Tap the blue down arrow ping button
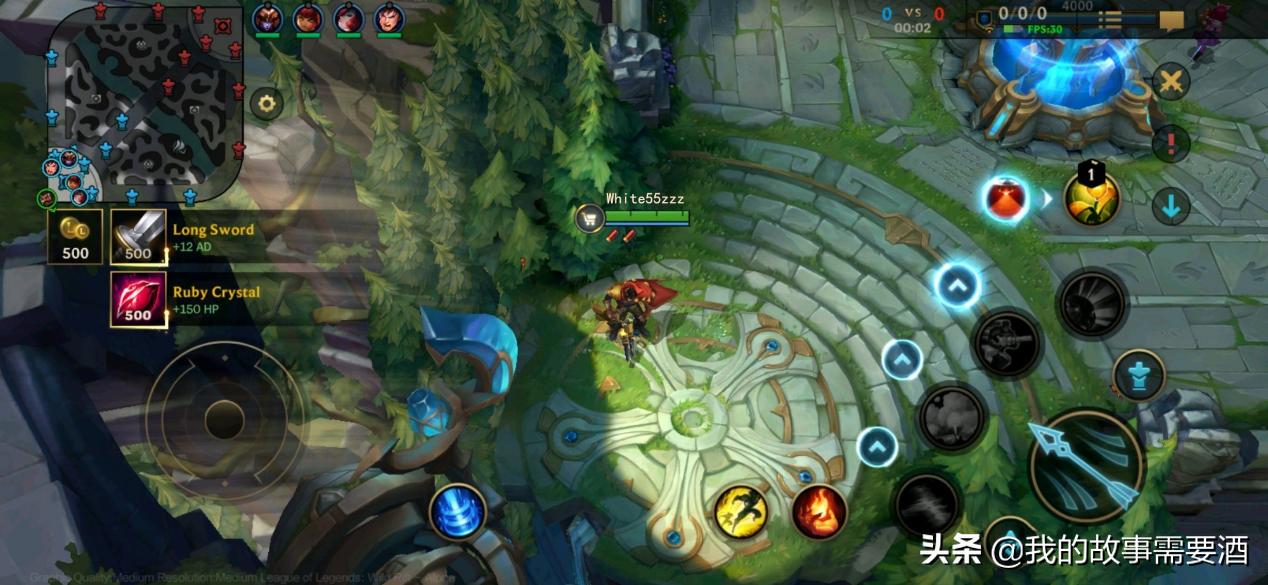Screen dimensions: 1268x585 tap(1171, 206)
